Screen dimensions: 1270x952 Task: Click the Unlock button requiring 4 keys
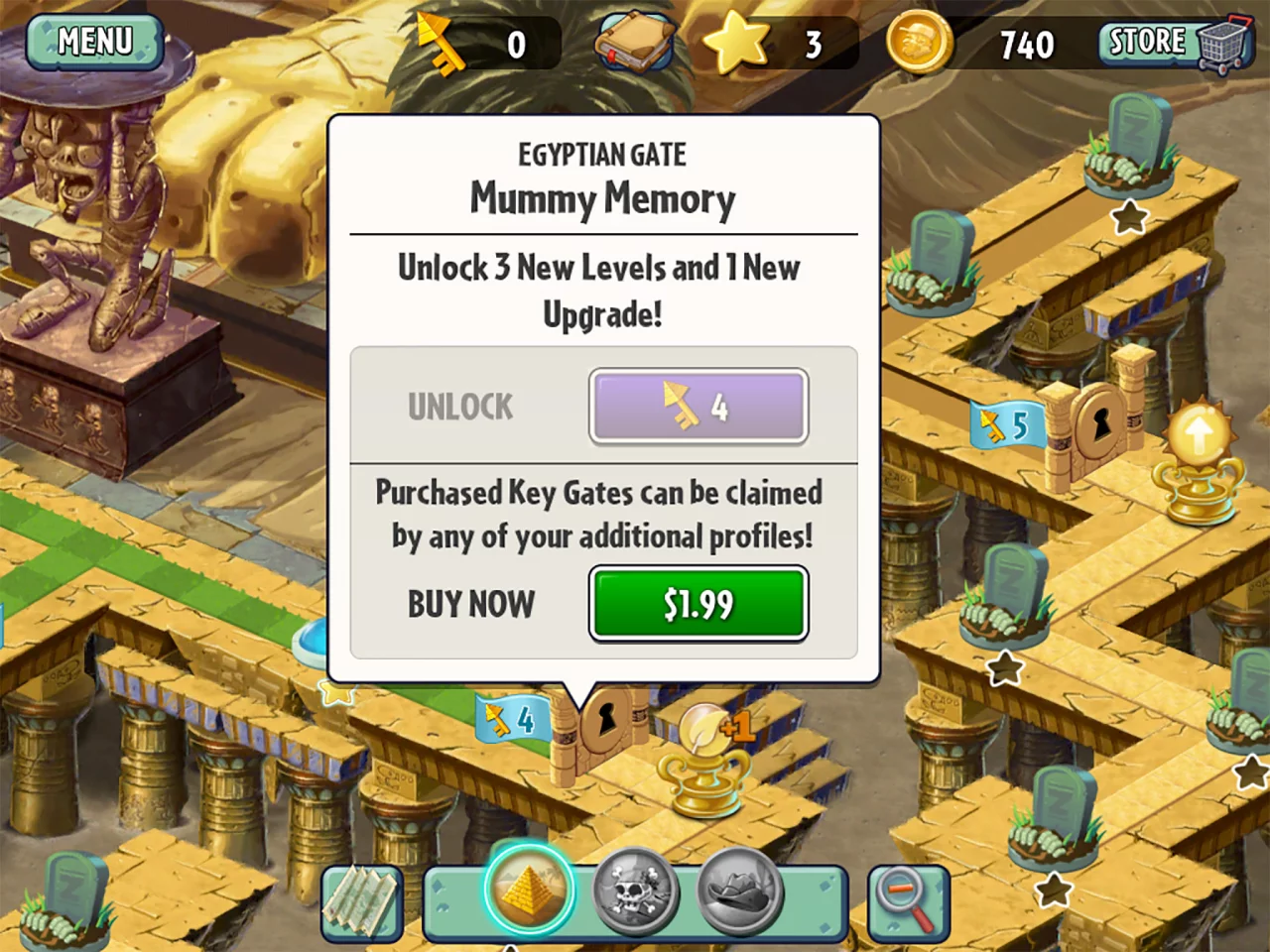[x=698, y=406]
